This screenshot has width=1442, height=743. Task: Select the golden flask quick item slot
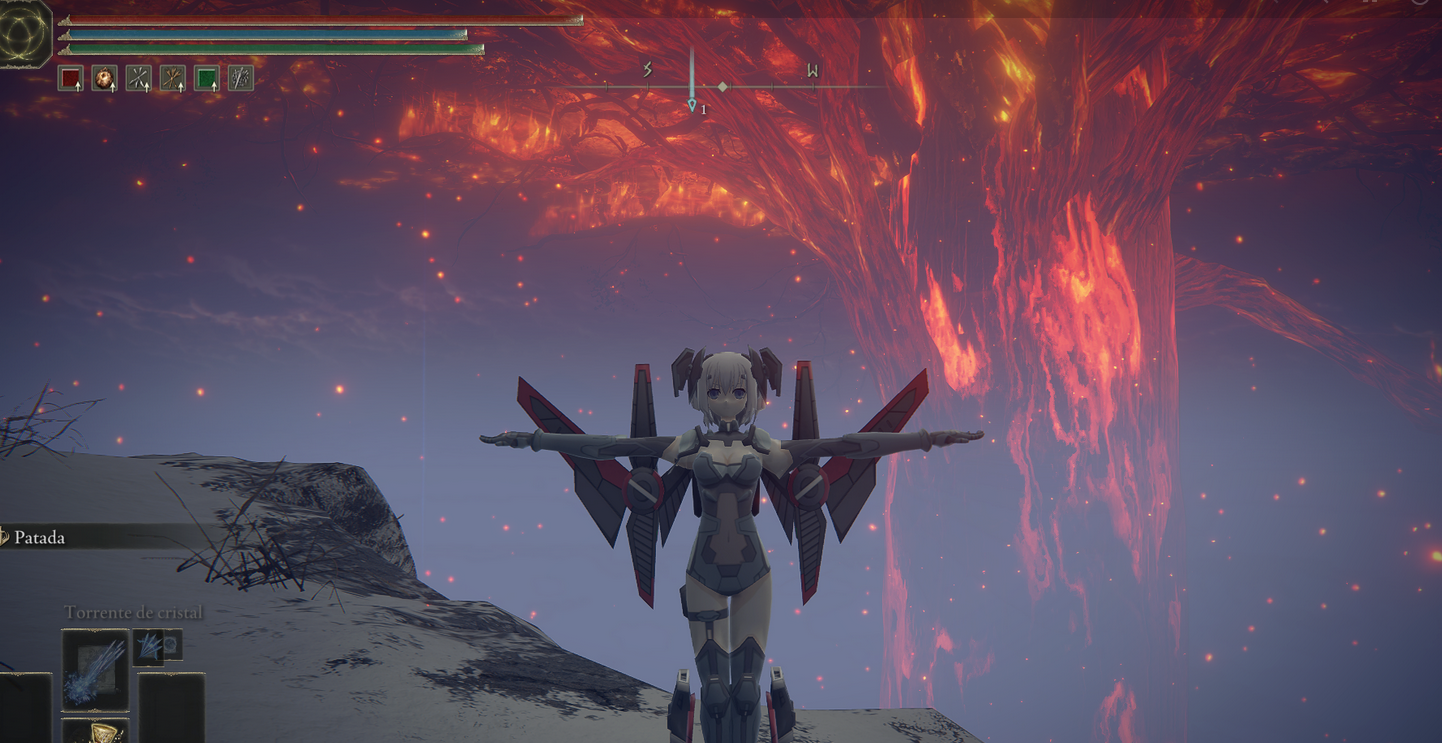(95, 731)
